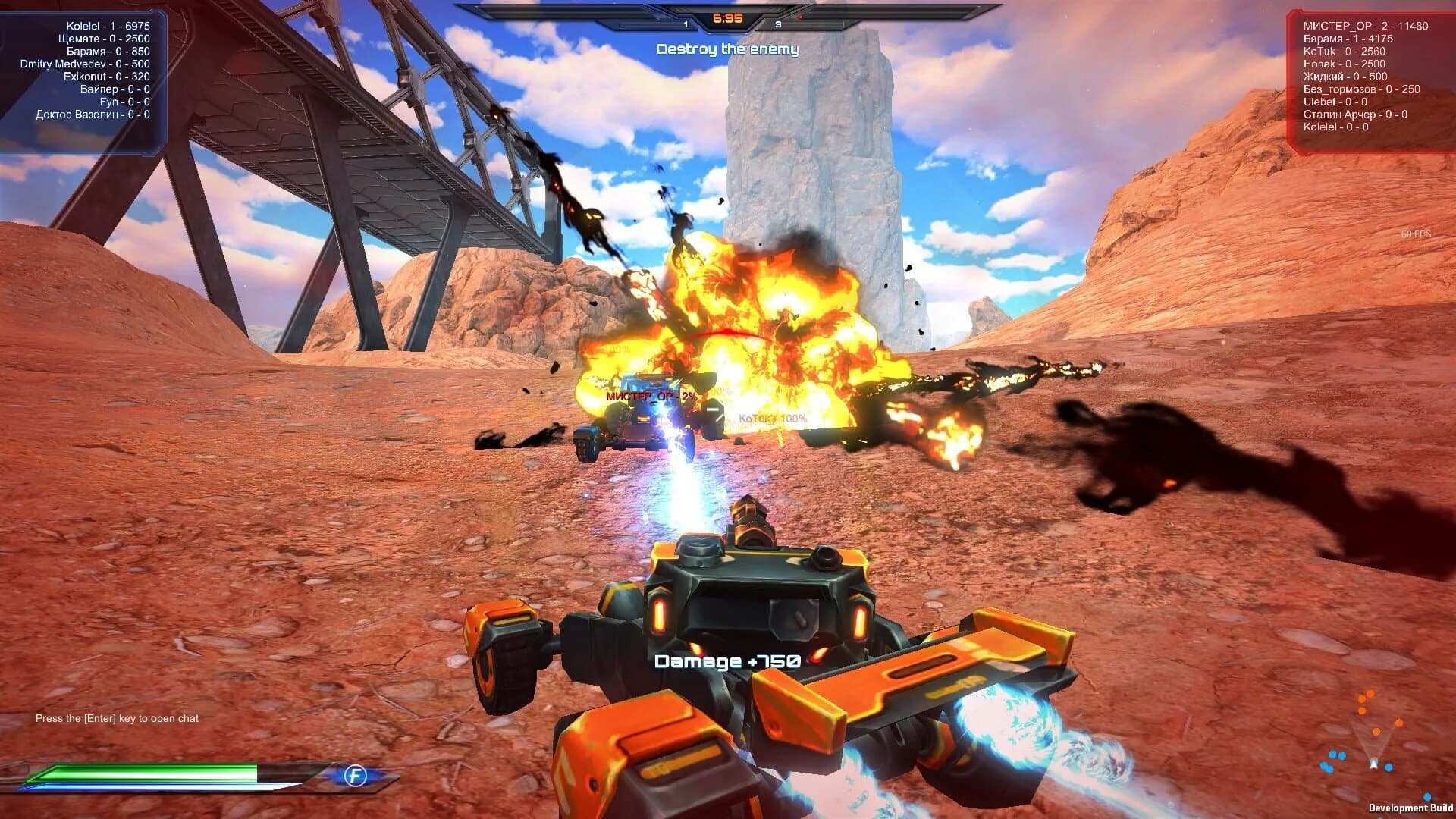Screen dimensions: 1456x819
Task: Click the match timer showing 6:35
Action: 727,17
